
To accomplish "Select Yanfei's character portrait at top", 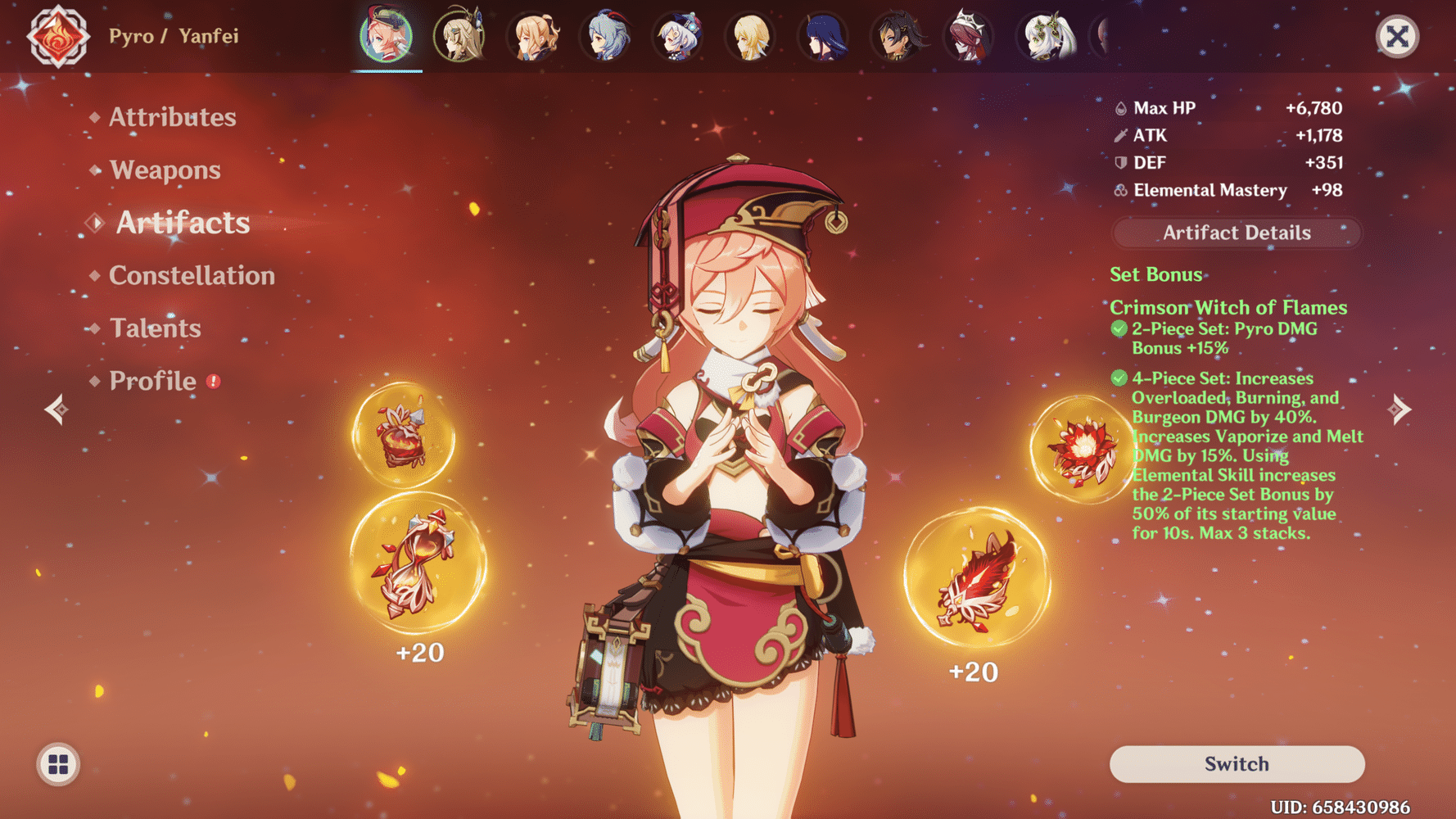I will pyautogui.click(x=385, y=37).
